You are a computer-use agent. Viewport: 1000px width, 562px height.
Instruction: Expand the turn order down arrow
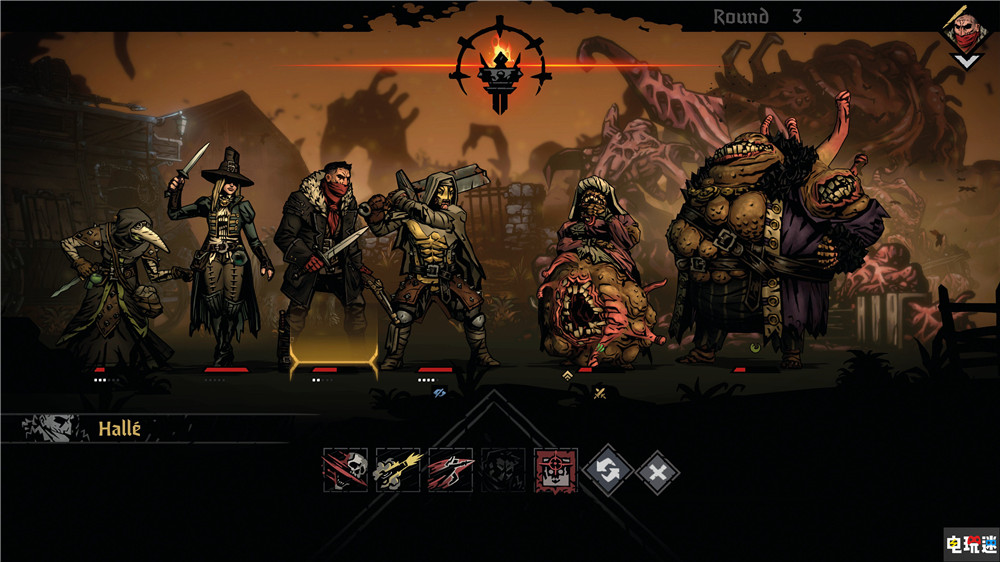coord(965,62)
